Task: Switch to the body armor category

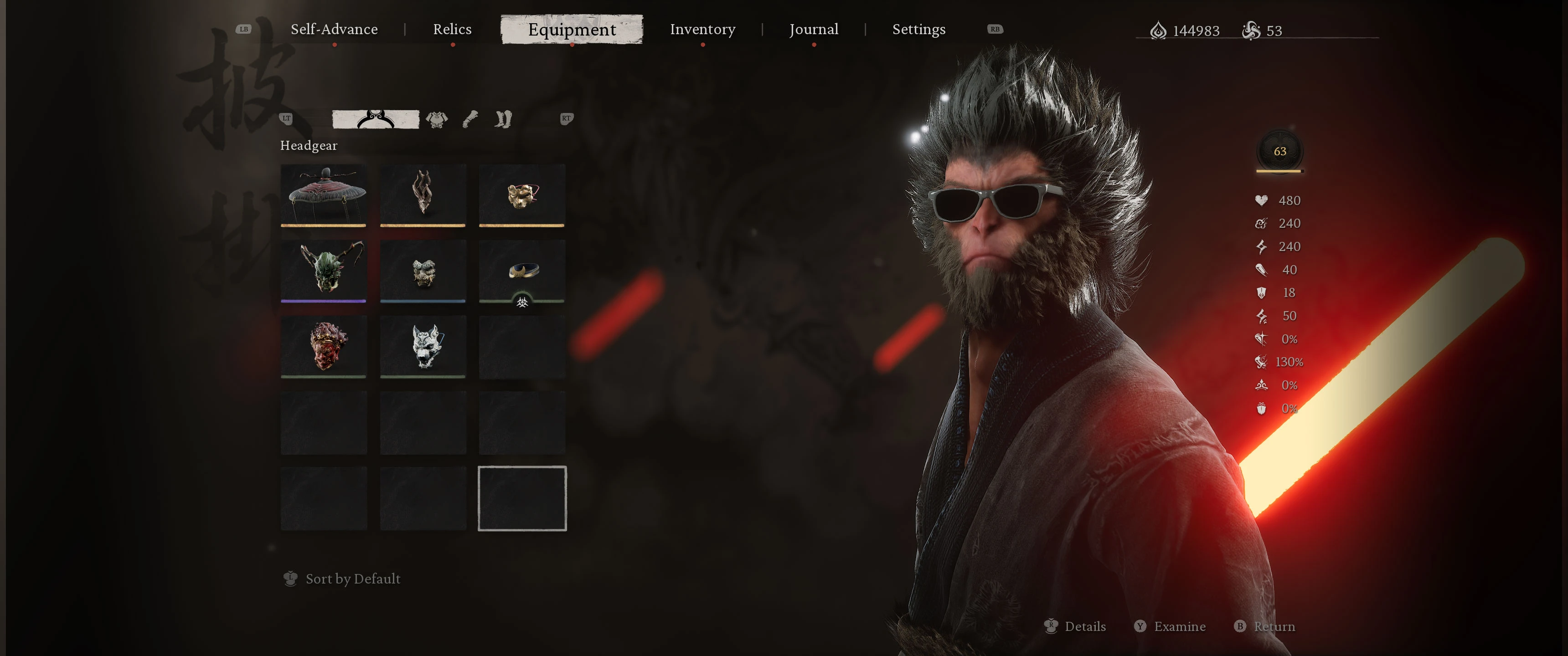Action: pos(436,118)
